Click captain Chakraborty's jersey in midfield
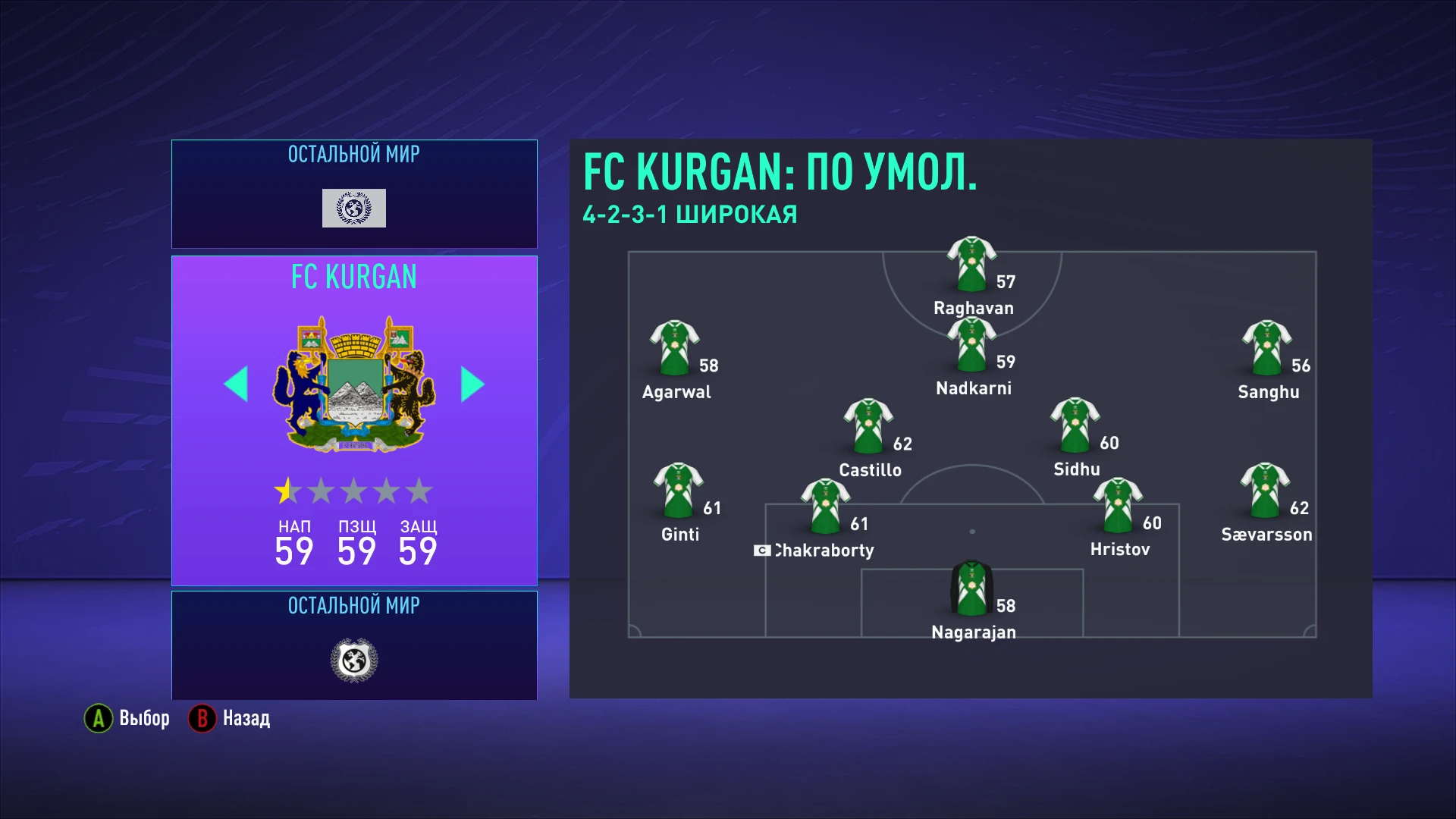The image size is (1456, 819). 824,504
